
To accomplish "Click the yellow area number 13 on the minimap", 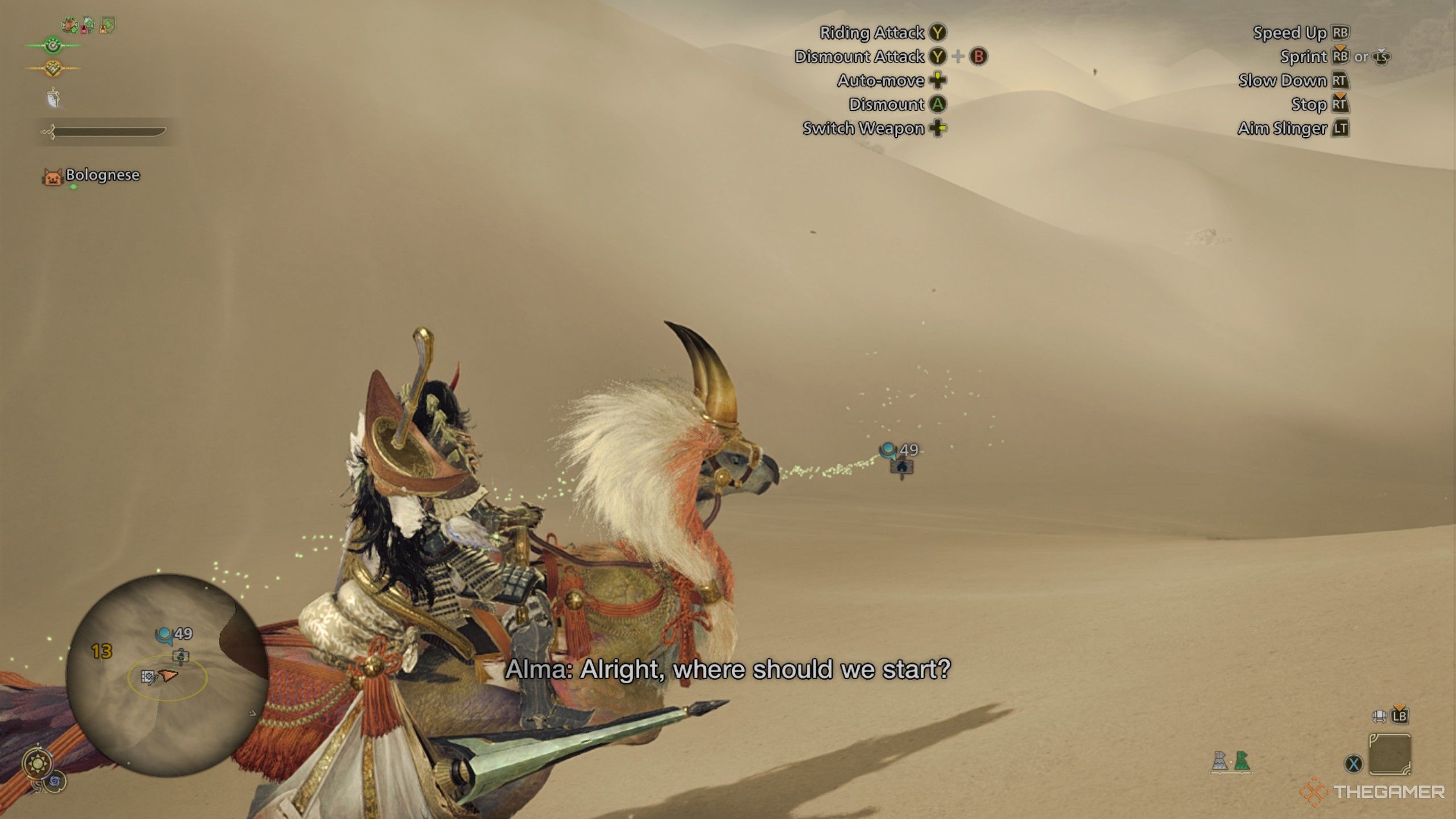I will (x=102, y=651).
